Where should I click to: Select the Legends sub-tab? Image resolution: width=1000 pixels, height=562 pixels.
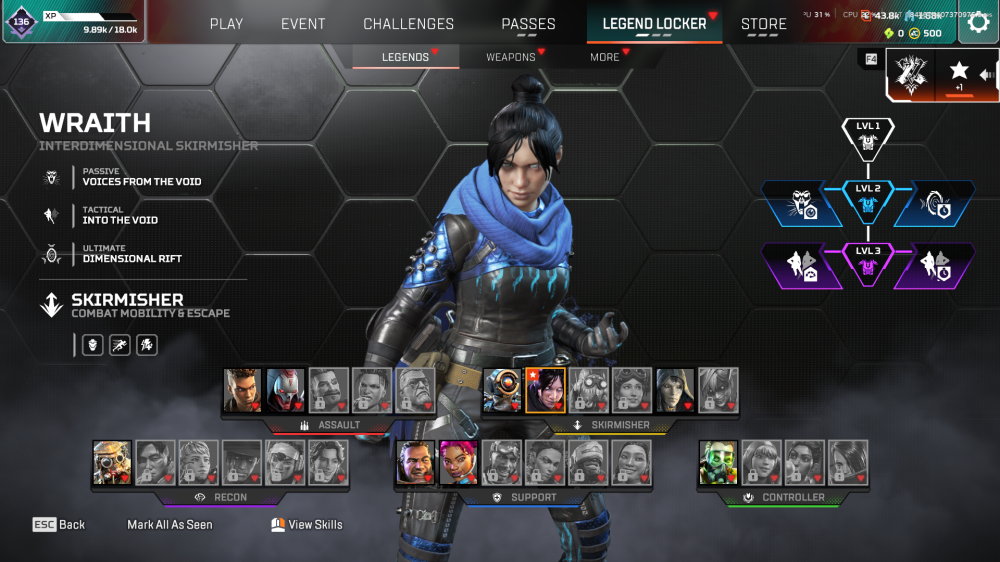[405, 57]
